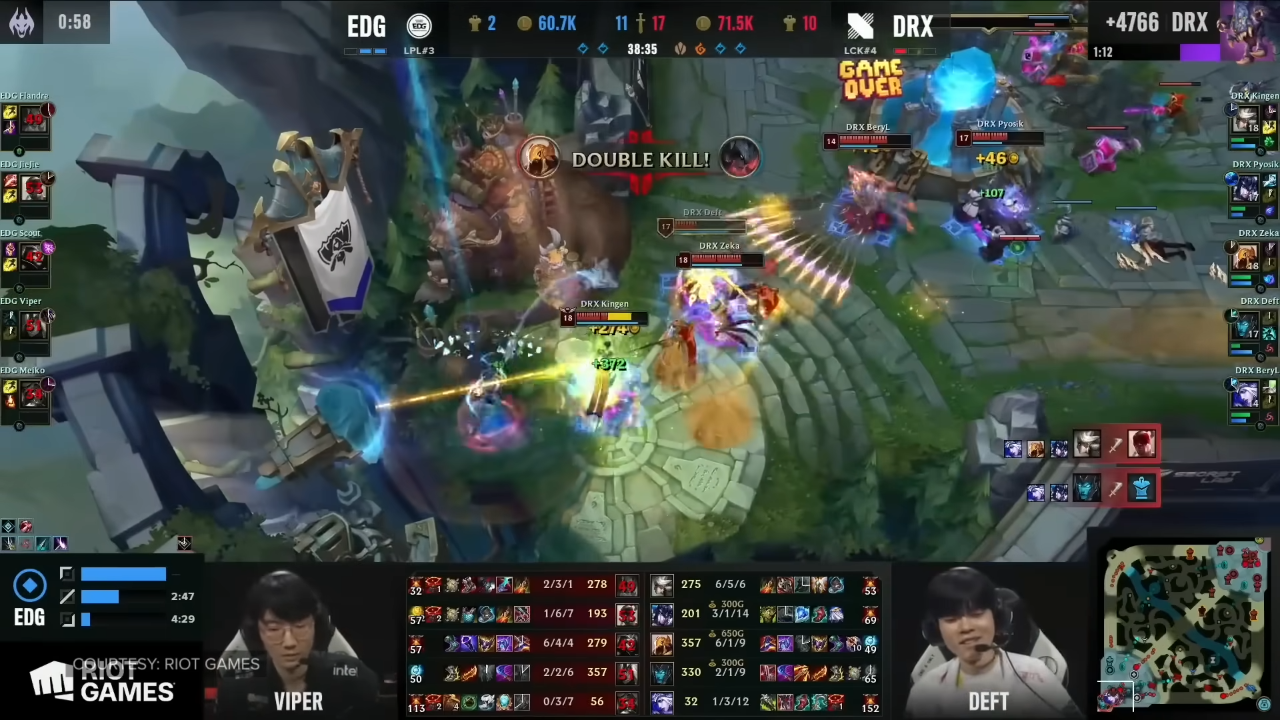This screenshot has height=720, width=1280.
Task: Select the EDG team logo in the scoreboard
Action: coord(419,25)
